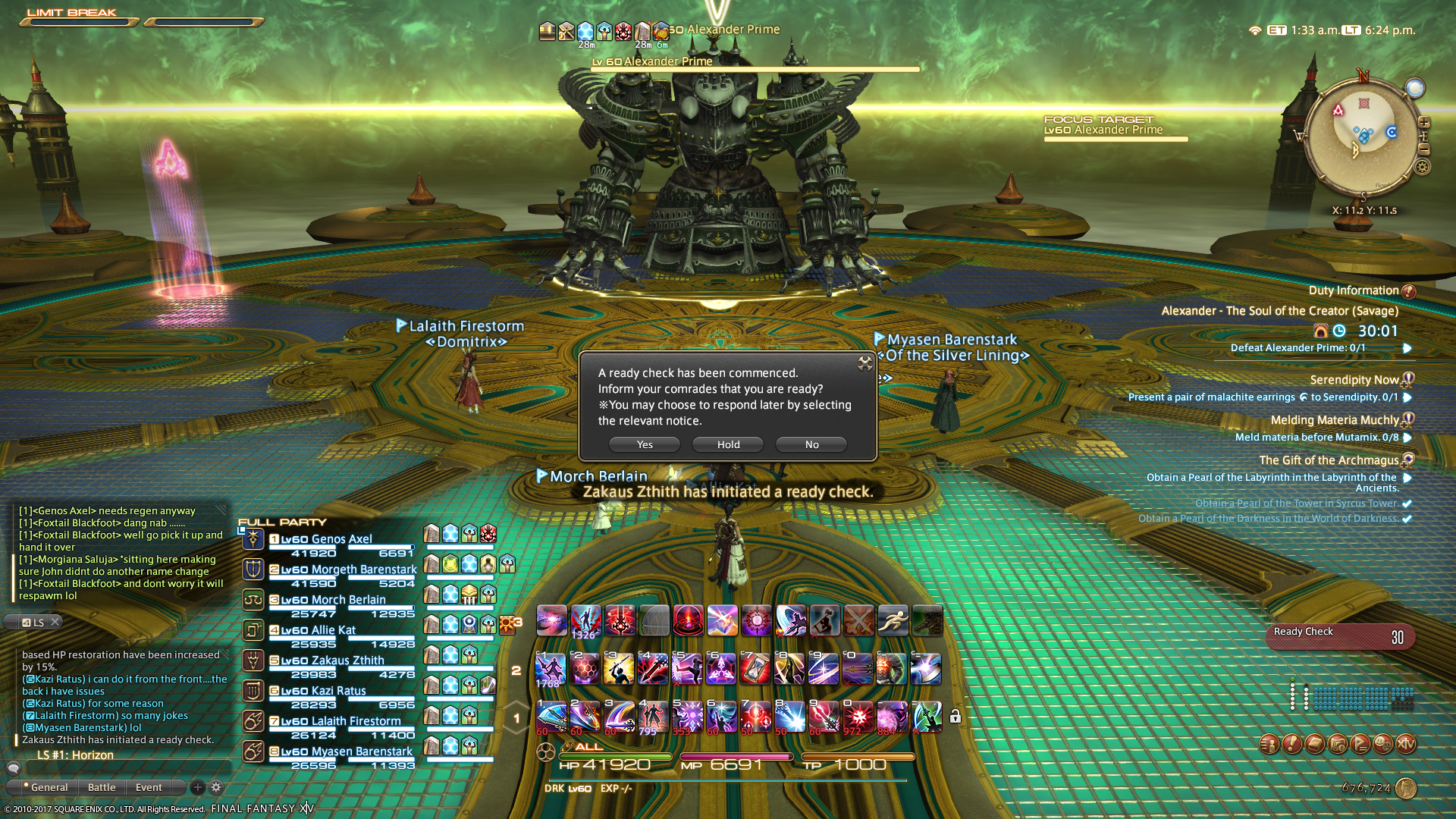Image resolution: width=1456 pixels, height=819 pixels.
Task: Choose Hold on the ready check
Action: 728,444
